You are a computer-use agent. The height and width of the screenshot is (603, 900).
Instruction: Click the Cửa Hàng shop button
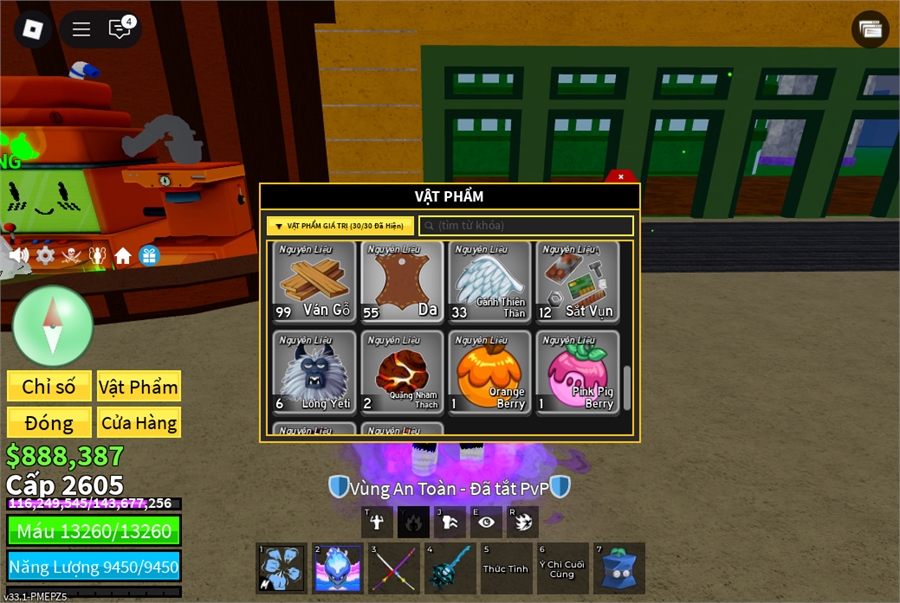139,423
